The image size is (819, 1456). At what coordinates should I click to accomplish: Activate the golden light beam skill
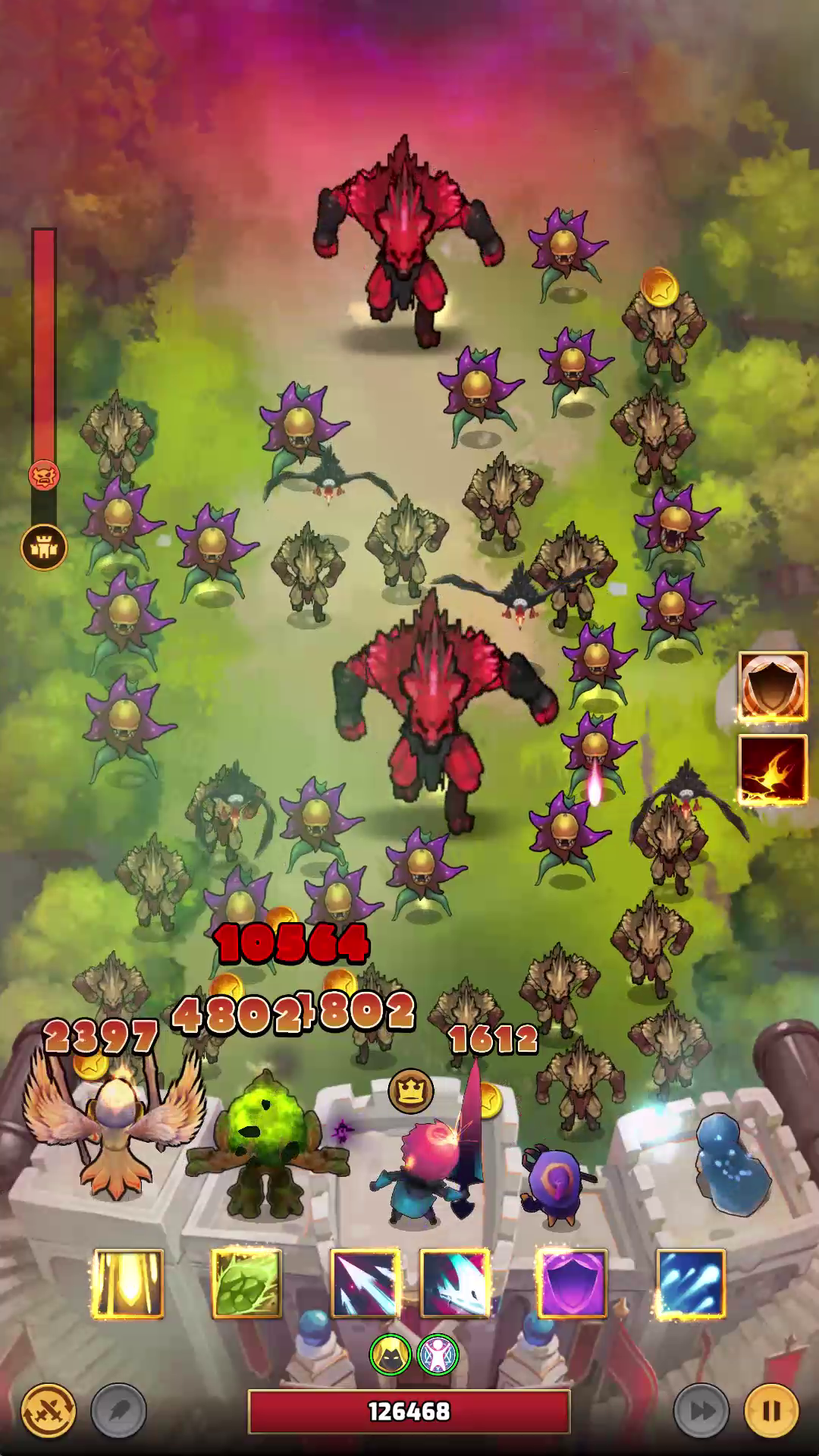(127, 1284)
